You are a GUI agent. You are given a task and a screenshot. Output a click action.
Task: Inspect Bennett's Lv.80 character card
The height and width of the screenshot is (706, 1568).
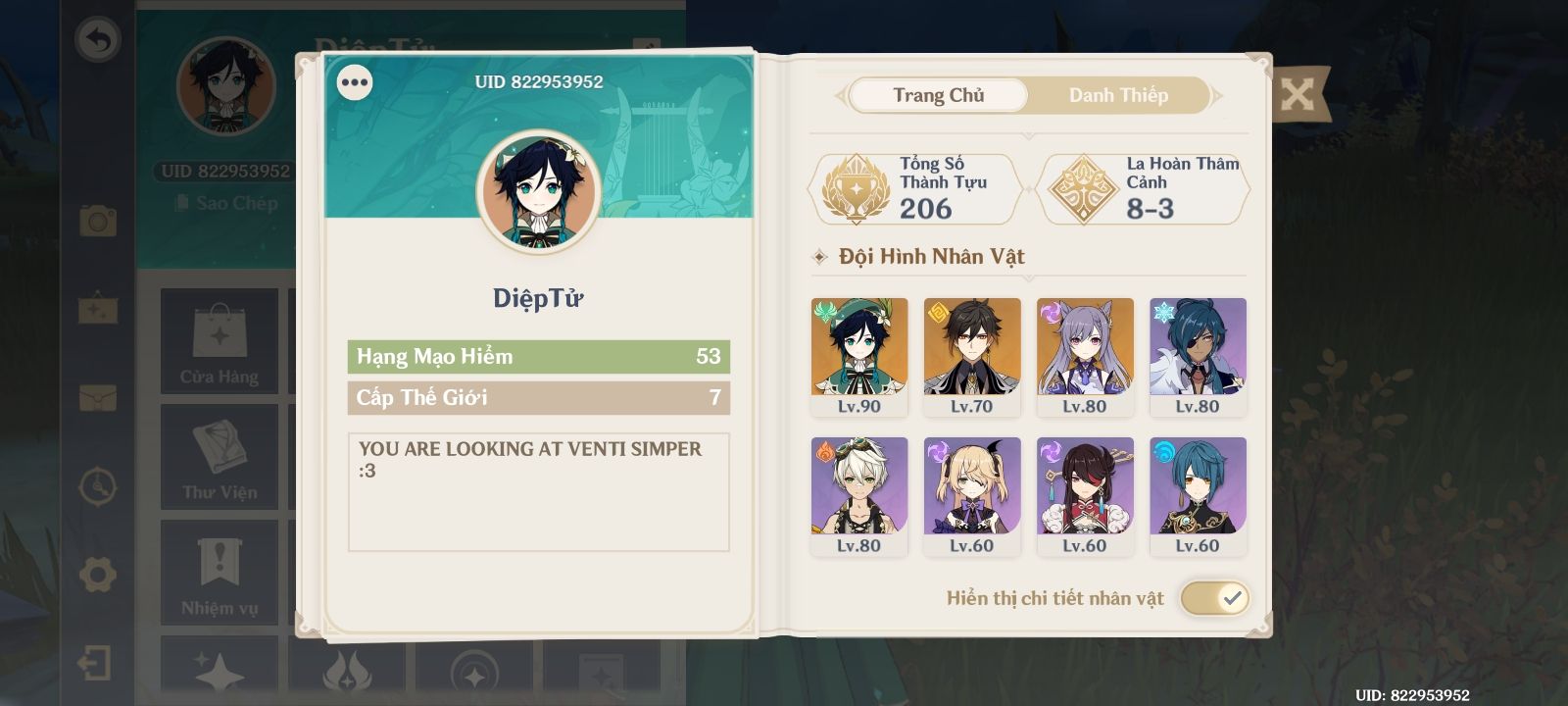pyautogui.click(x=859, y=496)
